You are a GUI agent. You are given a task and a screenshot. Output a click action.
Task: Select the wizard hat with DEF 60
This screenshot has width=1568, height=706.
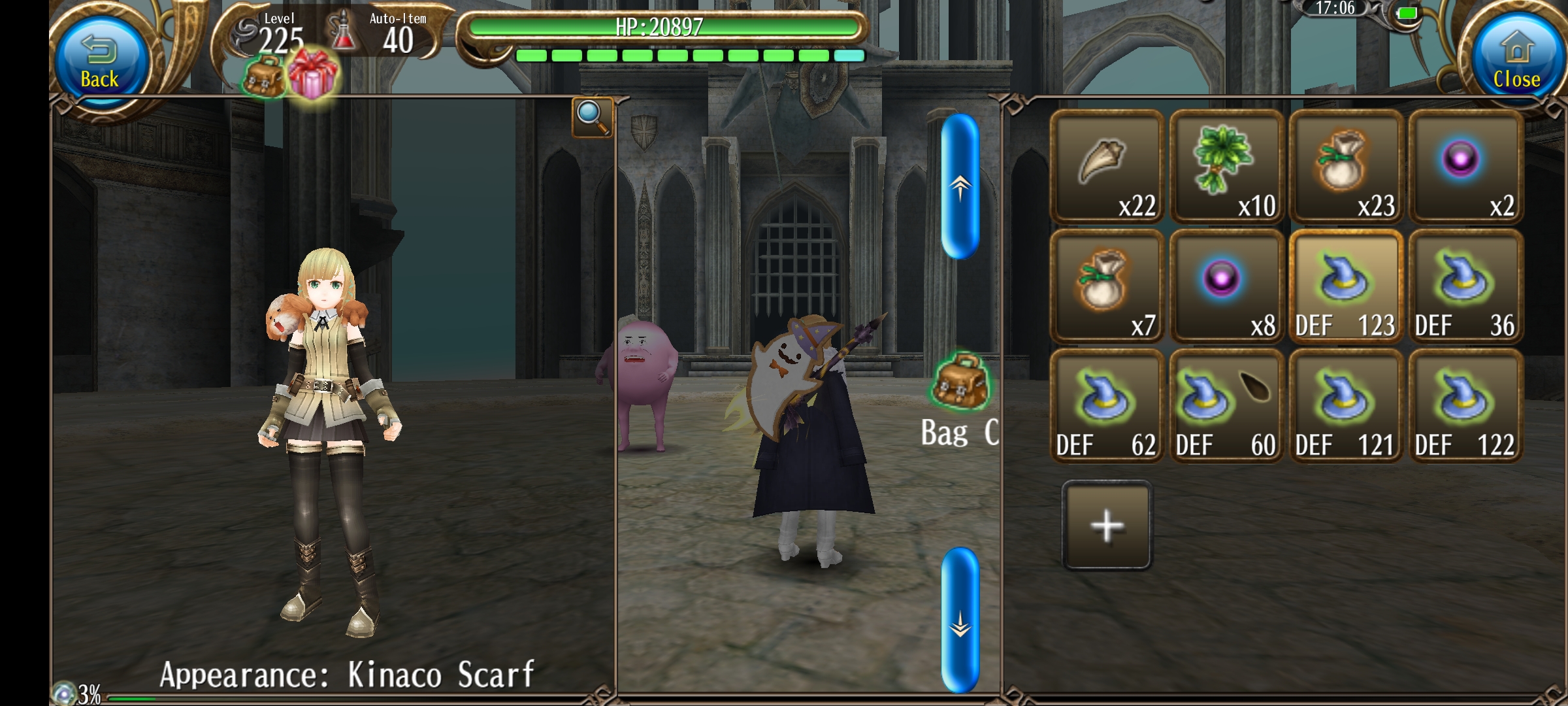click(1226, 406)
